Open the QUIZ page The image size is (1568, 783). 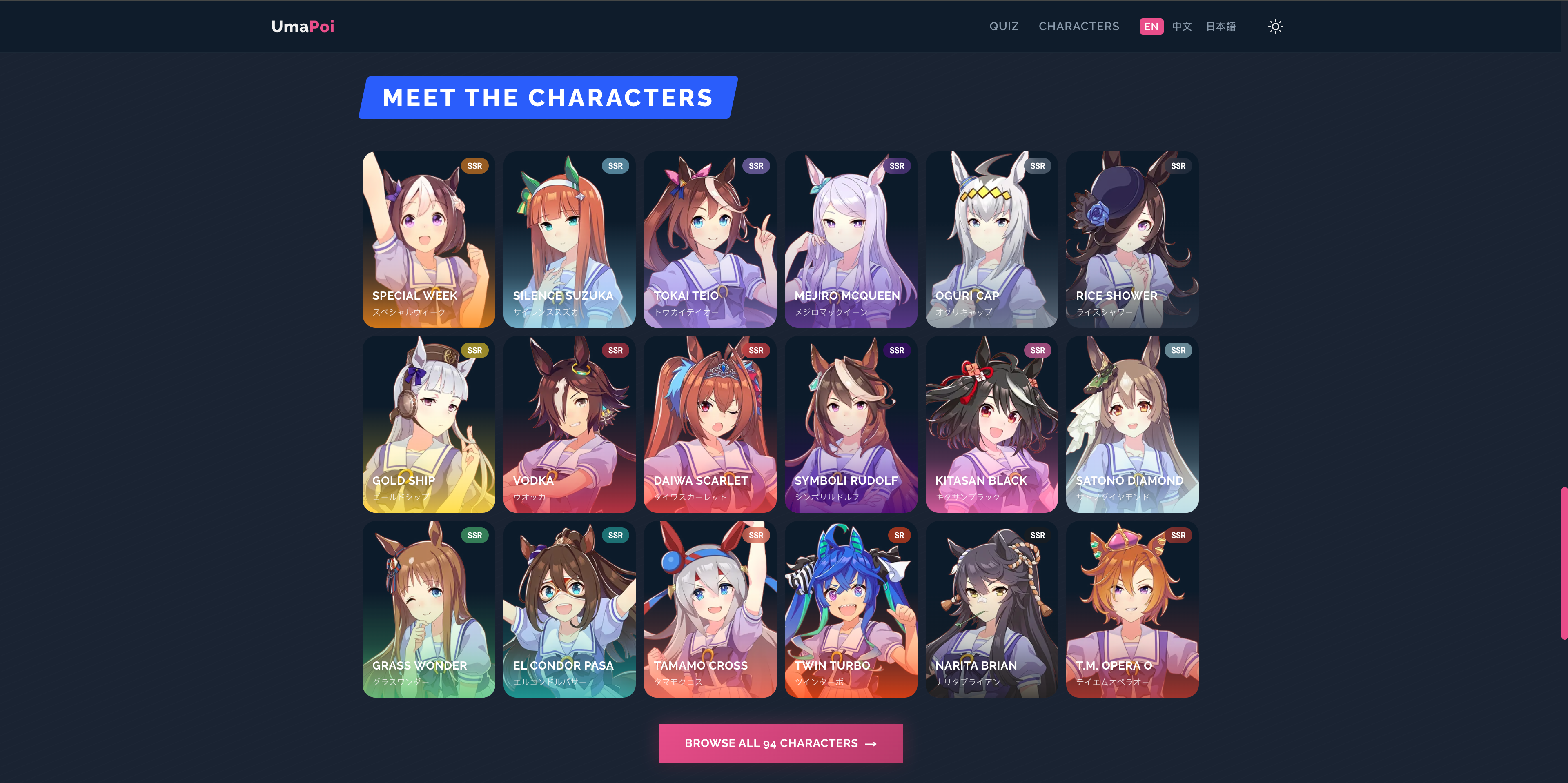(1004, 26)
